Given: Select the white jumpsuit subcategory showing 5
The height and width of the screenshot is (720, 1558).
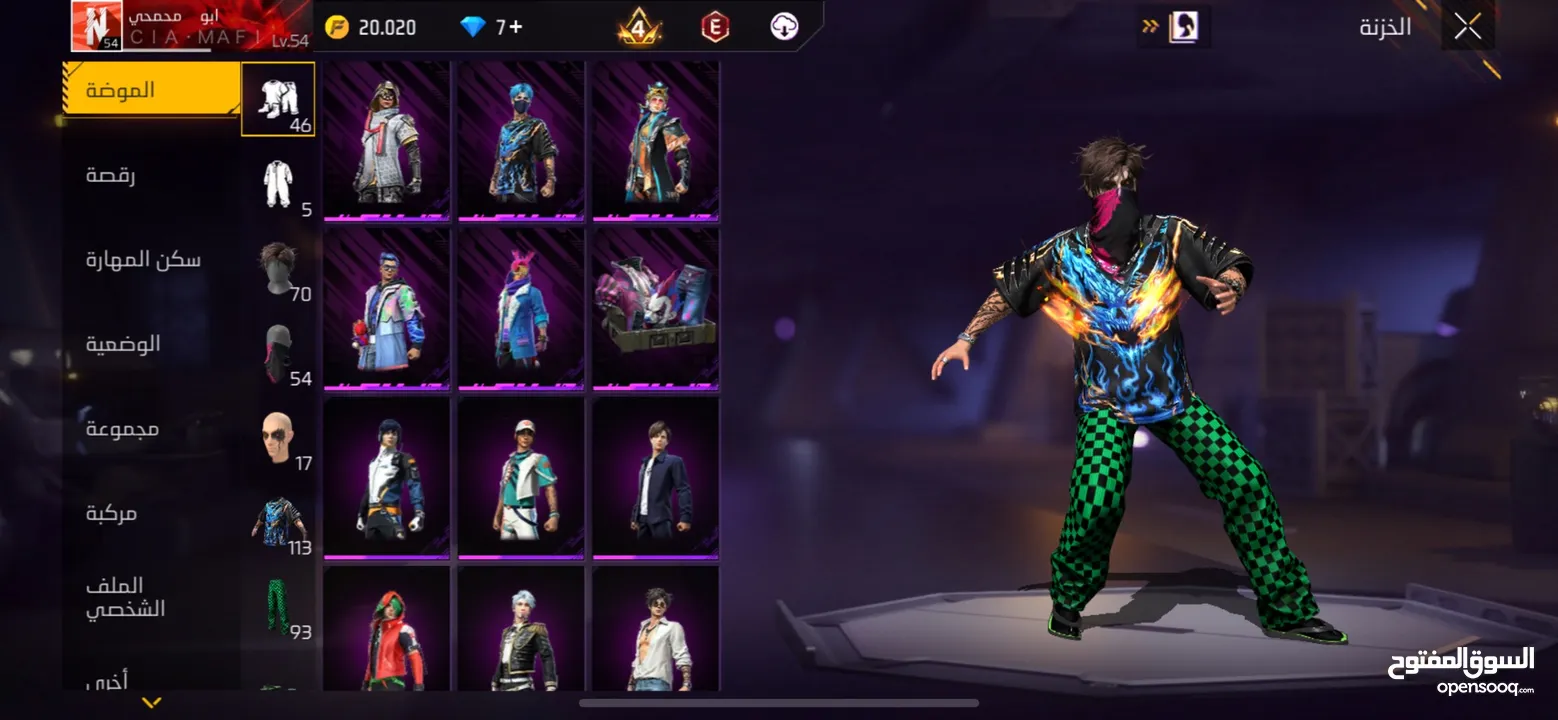Looking at the screenshot, I should pos(279,184).
